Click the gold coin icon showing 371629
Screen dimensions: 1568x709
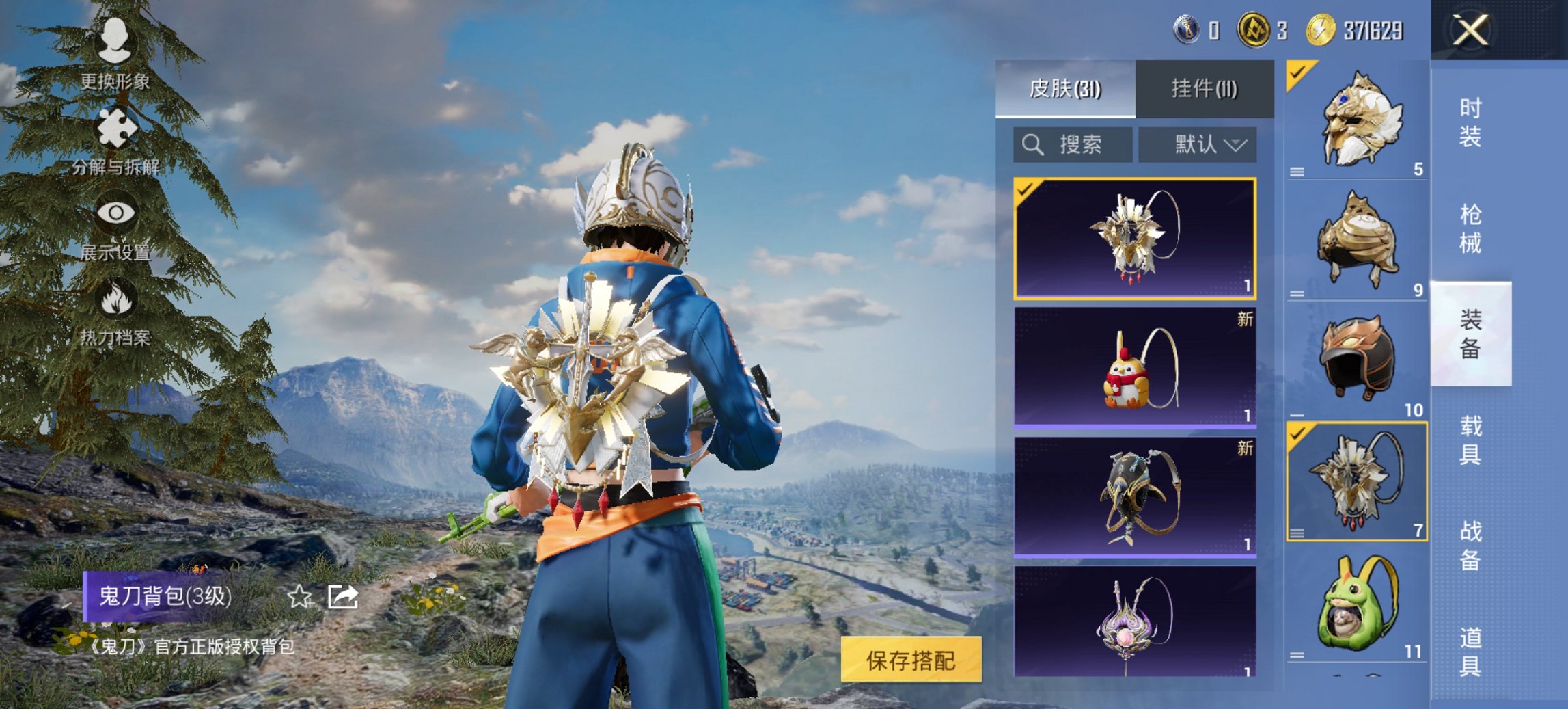(1320, 30)
